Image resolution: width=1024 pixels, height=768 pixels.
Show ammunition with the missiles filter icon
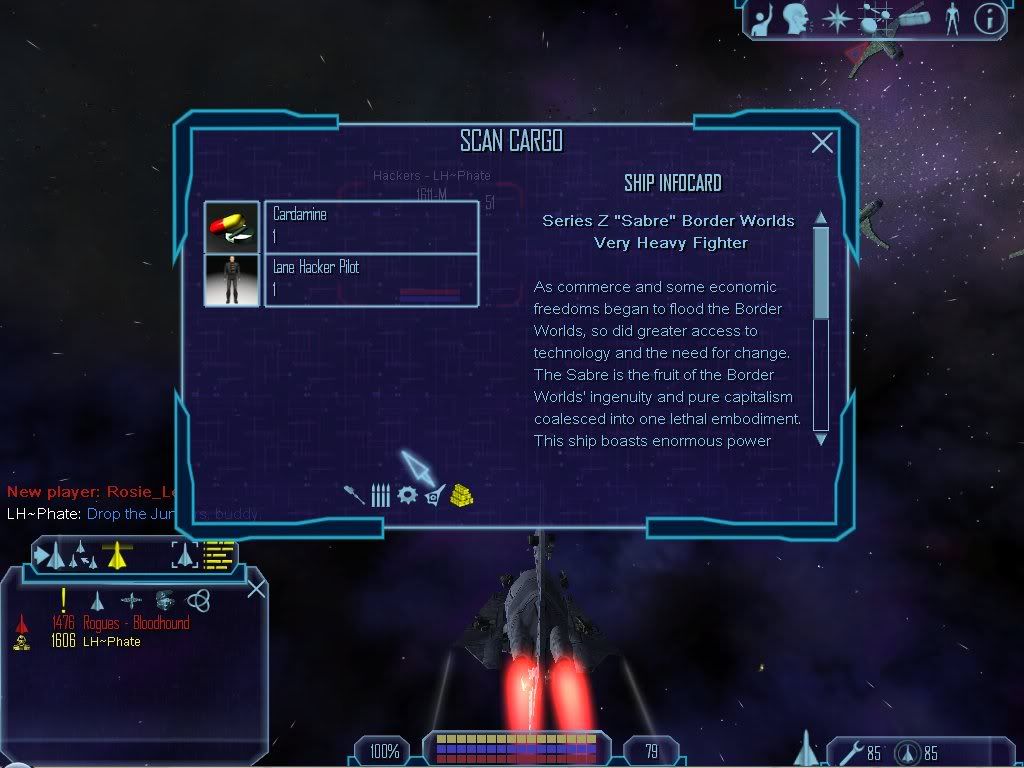[x=380, y=495]
